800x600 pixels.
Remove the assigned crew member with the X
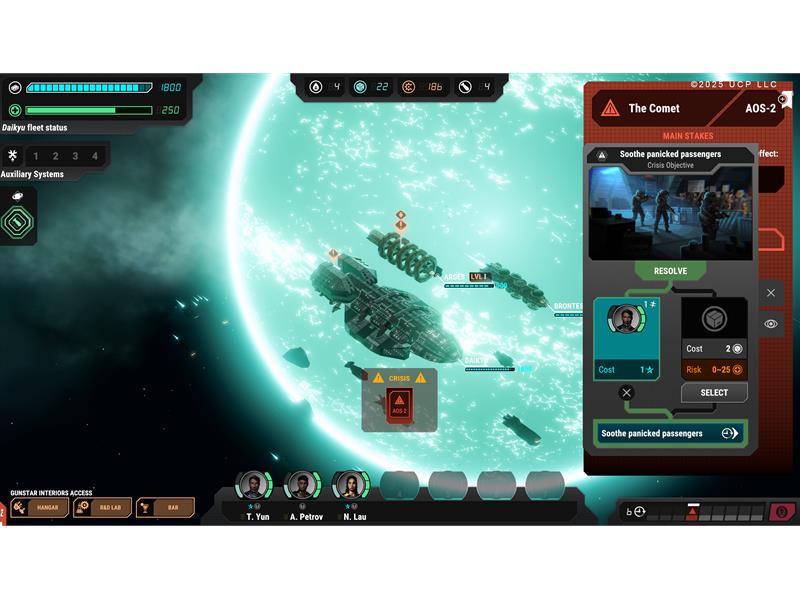pos(627,393)
